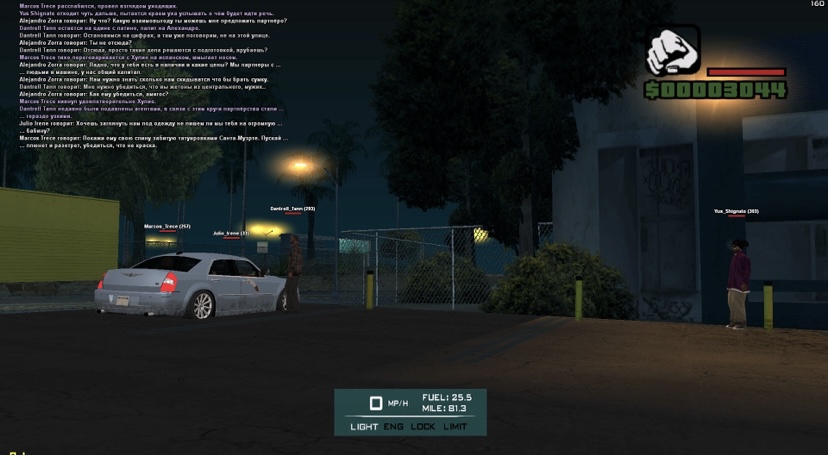Select the fist weapon icon
The image size is (828, 455).
tap(673, 52)
